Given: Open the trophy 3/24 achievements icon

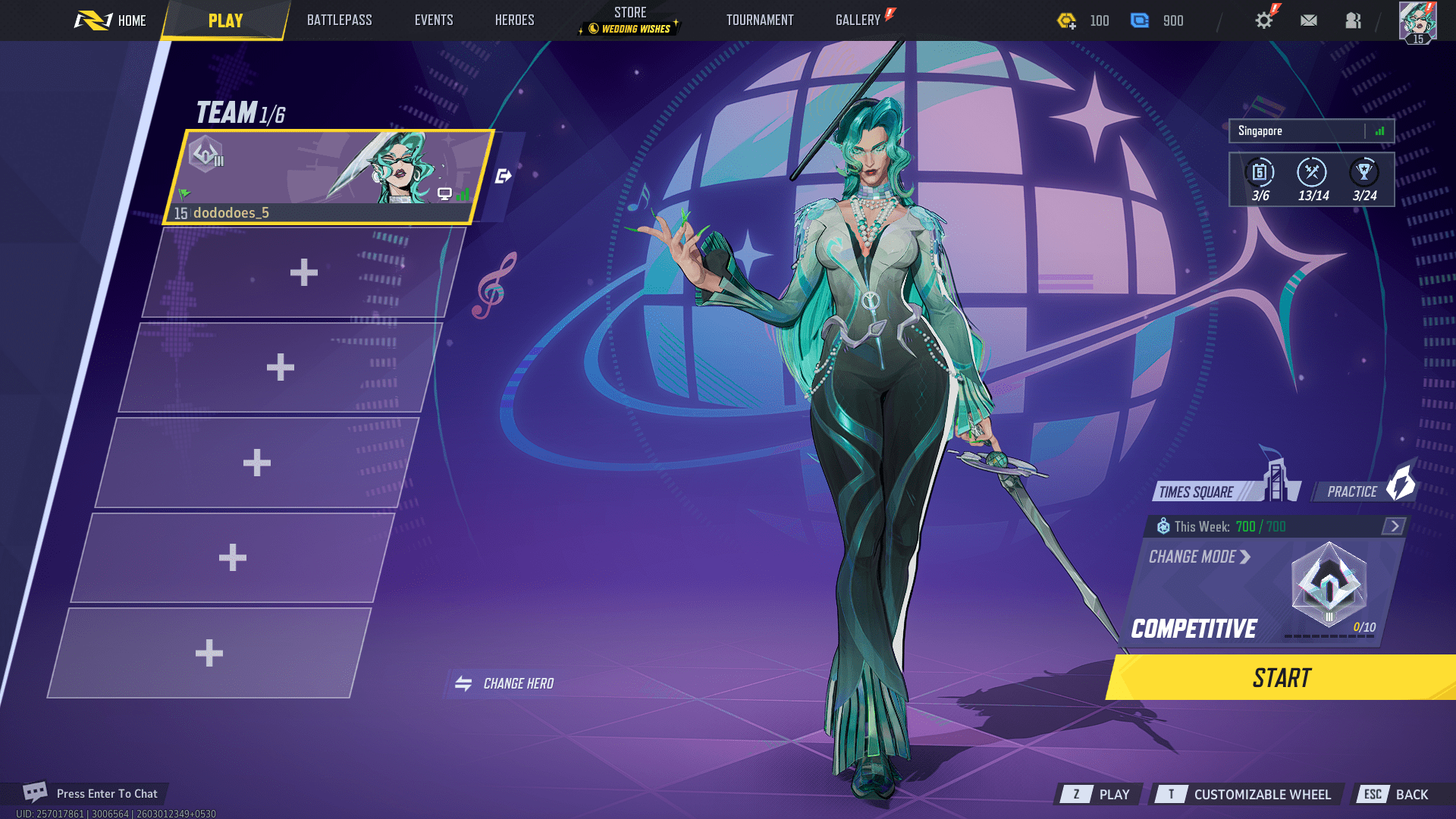Looking at the screenshot, I should click(1363, 173).
